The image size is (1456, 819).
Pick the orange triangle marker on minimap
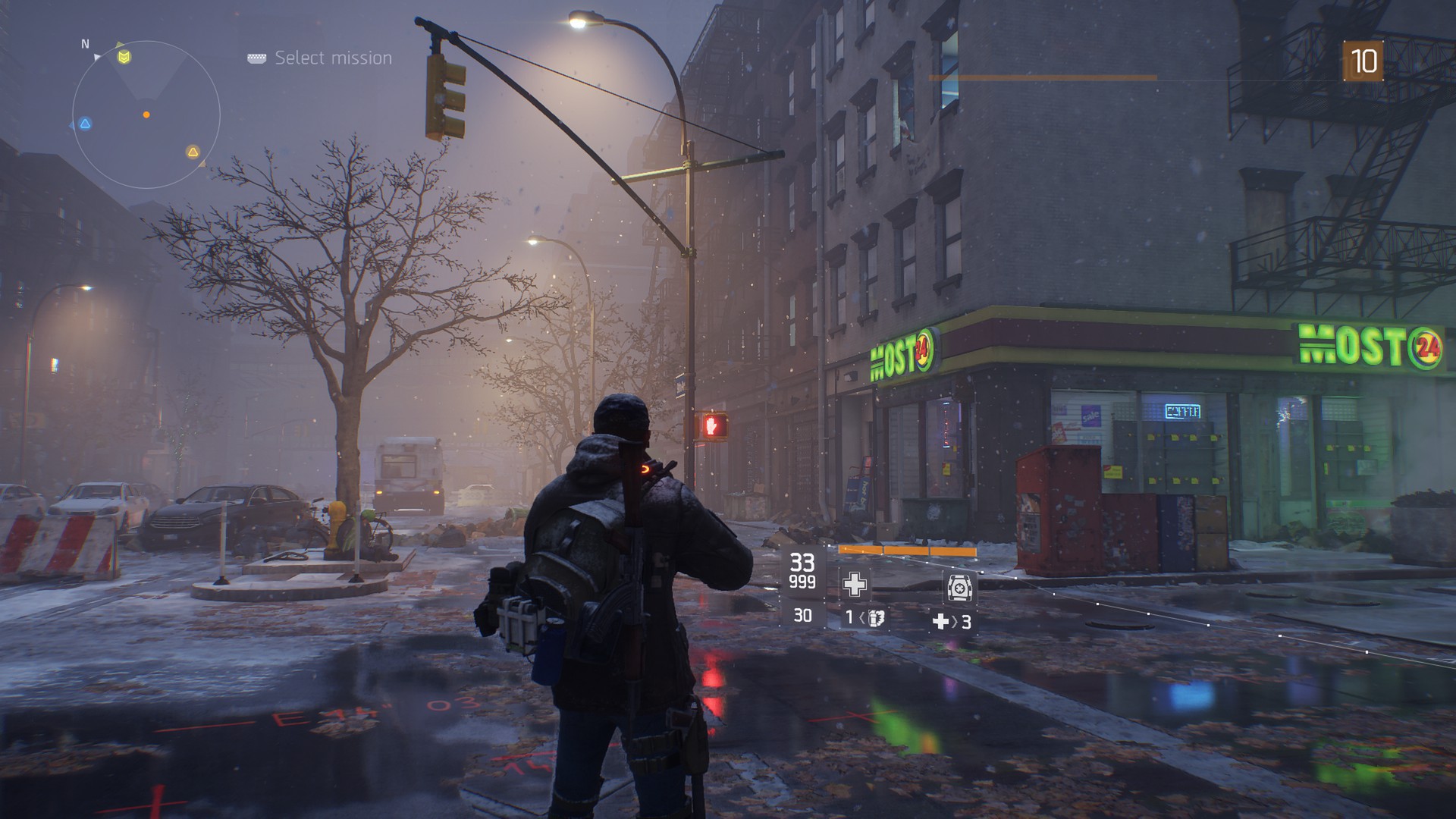pyautogui.click(x=193, y=152)
